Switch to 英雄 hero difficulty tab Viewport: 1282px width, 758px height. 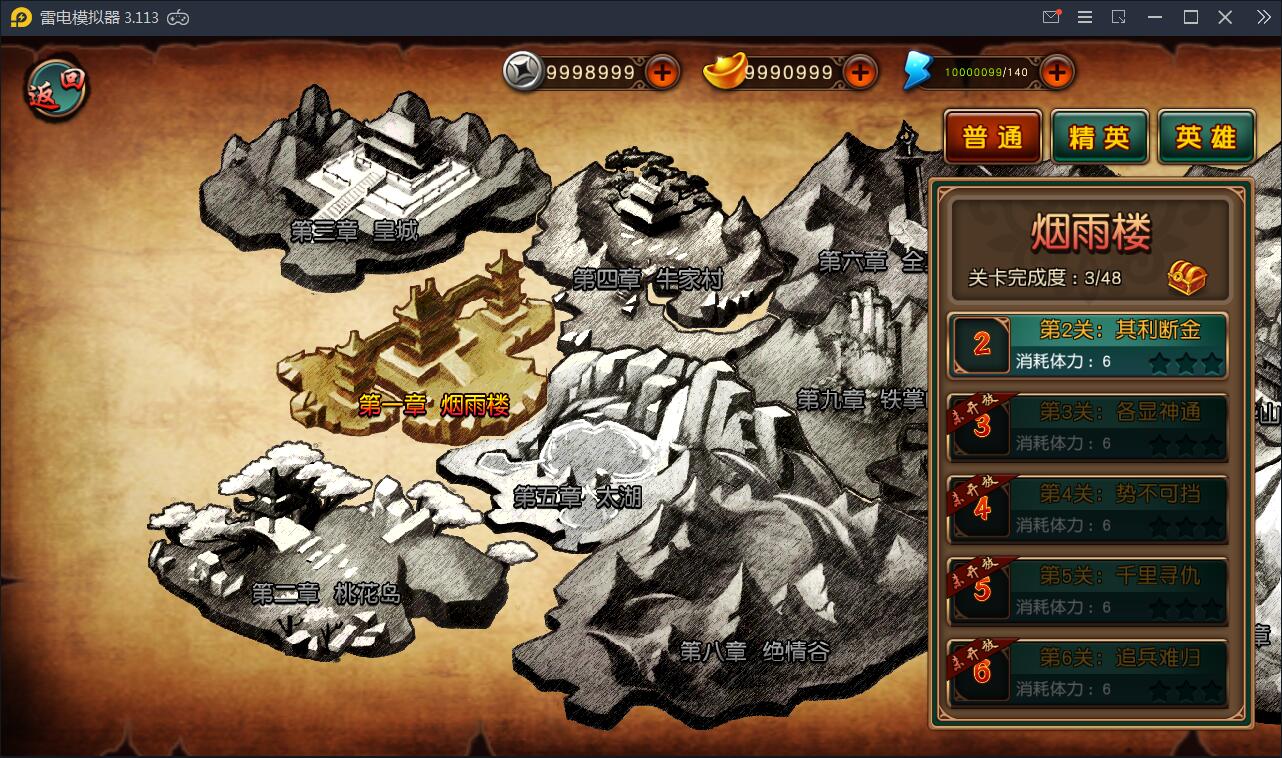click(x=1206, y=137)
